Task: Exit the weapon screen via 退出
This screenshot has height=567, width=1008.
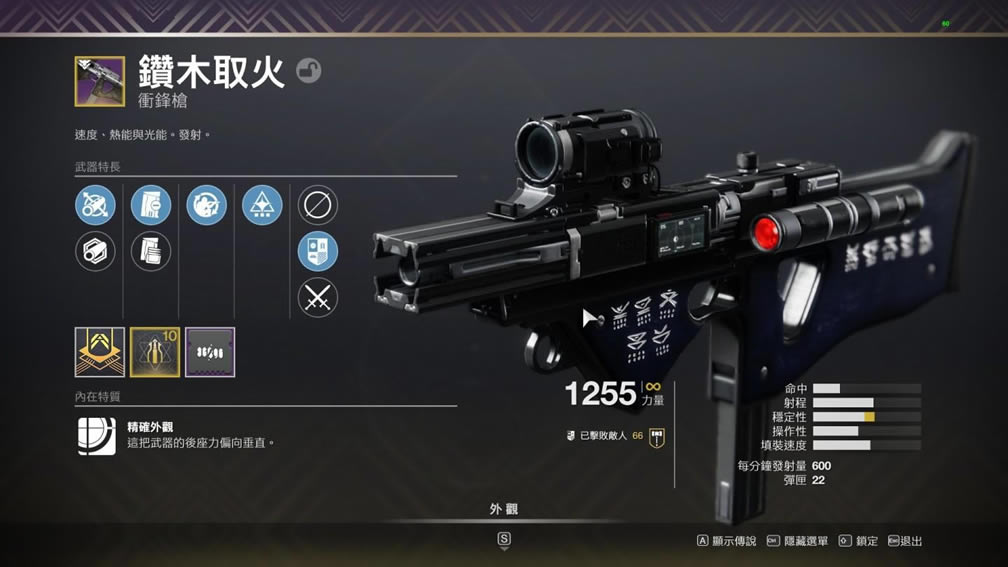Action: coord(905,541)
